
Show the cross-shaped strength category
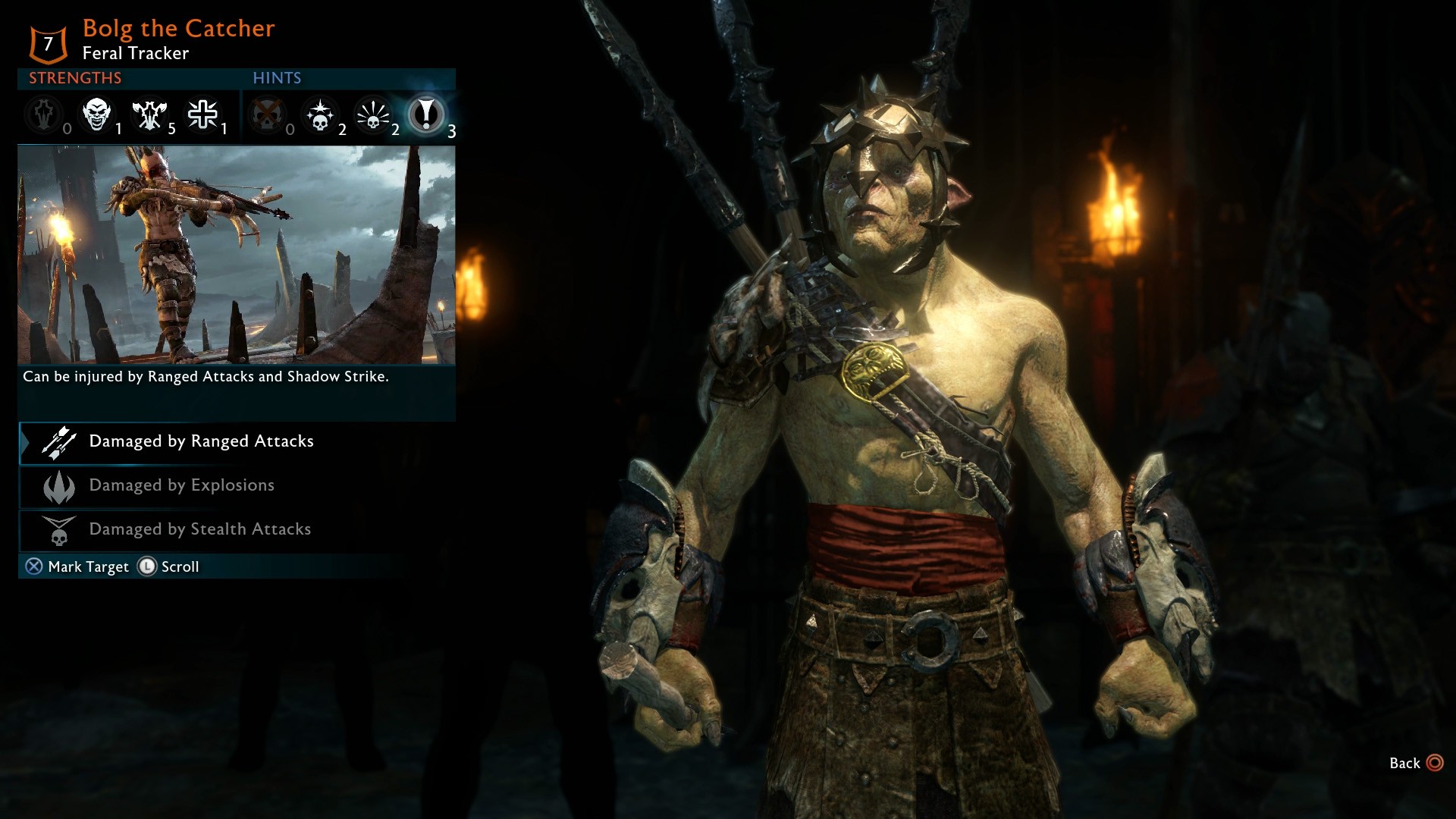[202, 115]
